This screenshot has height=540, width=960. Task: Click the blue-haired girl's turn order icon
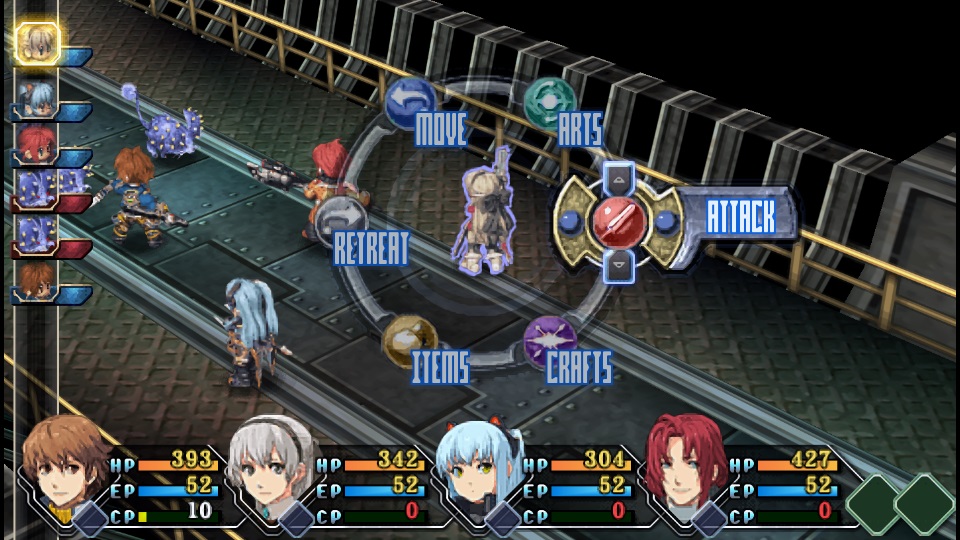point(35,96)
